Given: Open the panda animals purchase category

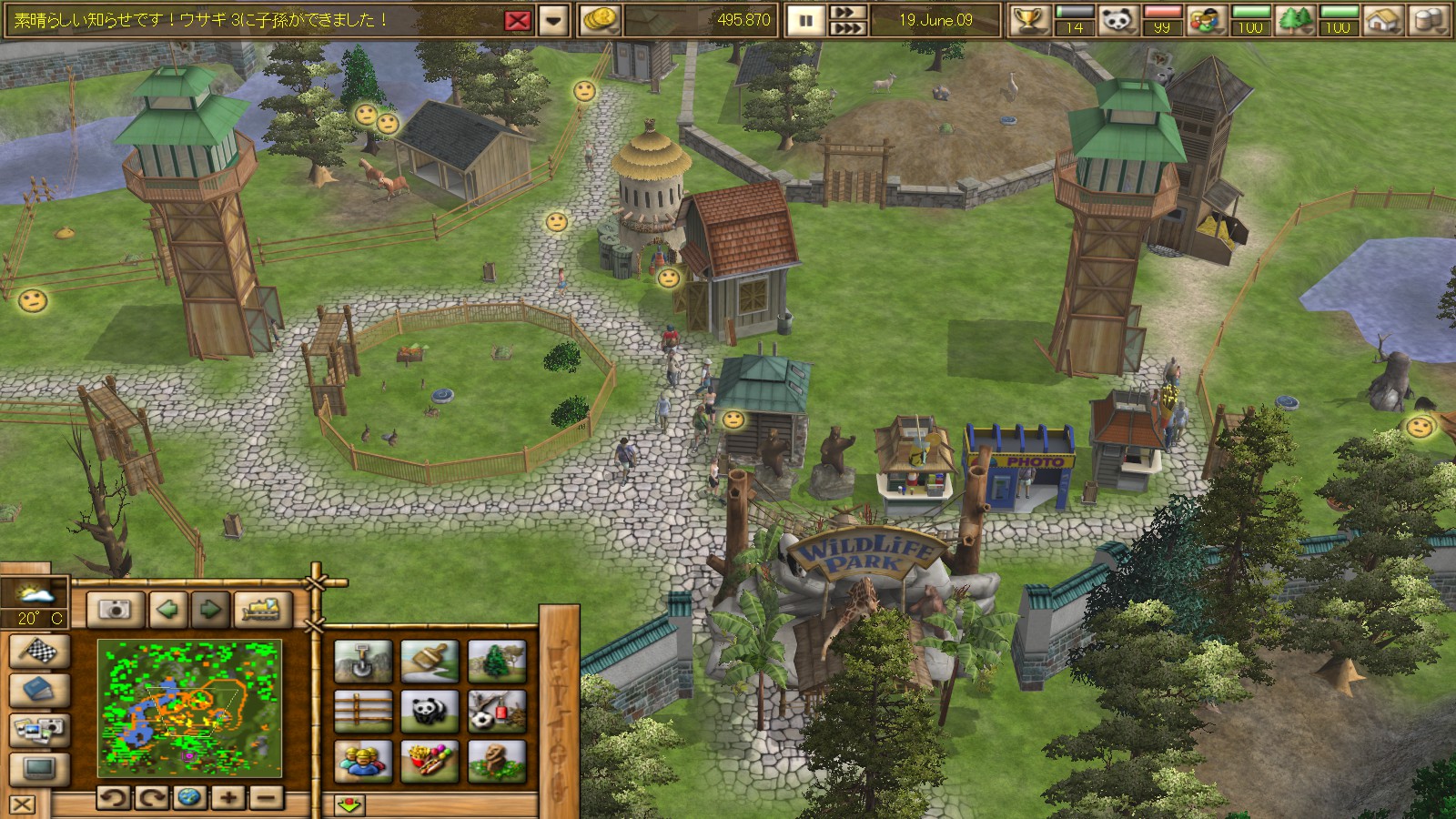Looking at the screenshot, I should pos(430,711).
